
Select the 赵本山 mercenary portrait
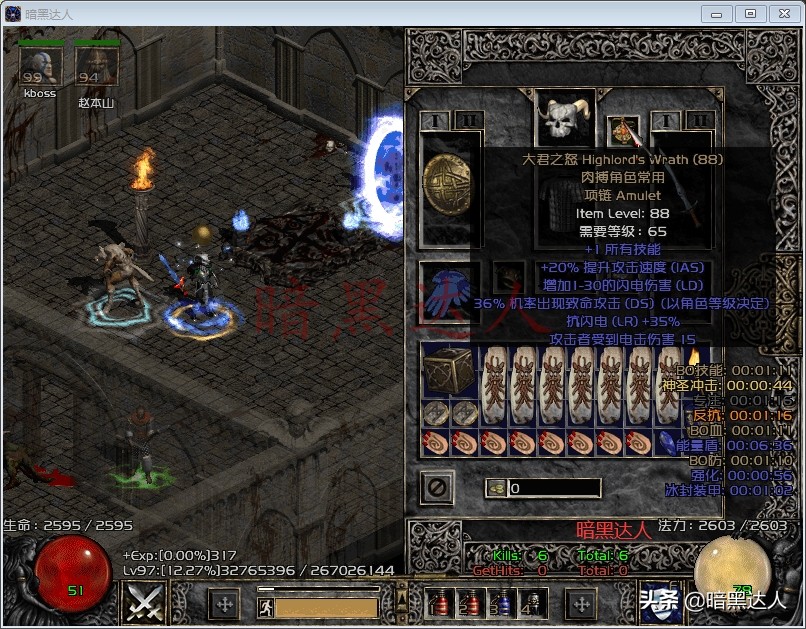pyautogui.click(x=97, y=68)
